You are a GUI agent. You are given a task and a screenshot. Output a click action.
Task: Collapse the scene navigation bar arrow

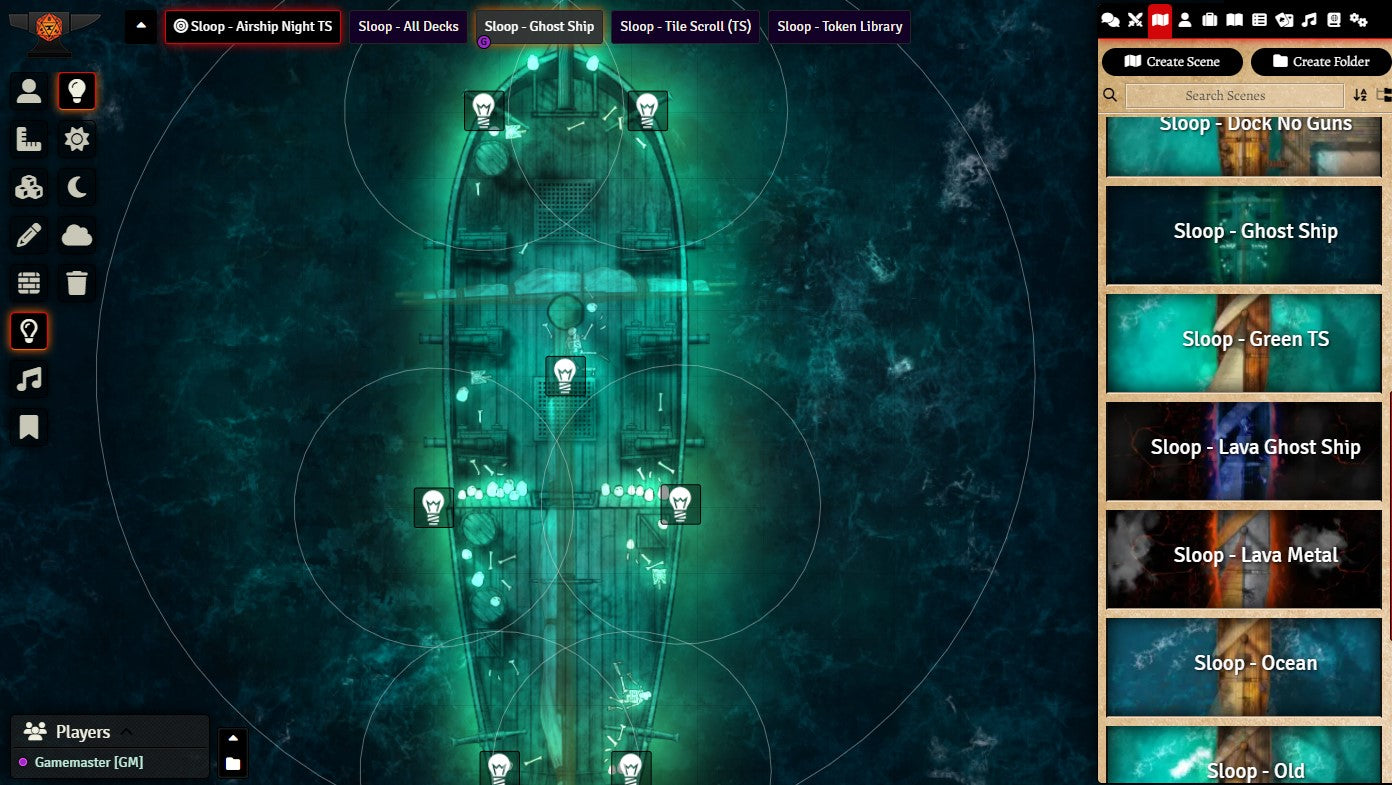(x=140, y=26)
